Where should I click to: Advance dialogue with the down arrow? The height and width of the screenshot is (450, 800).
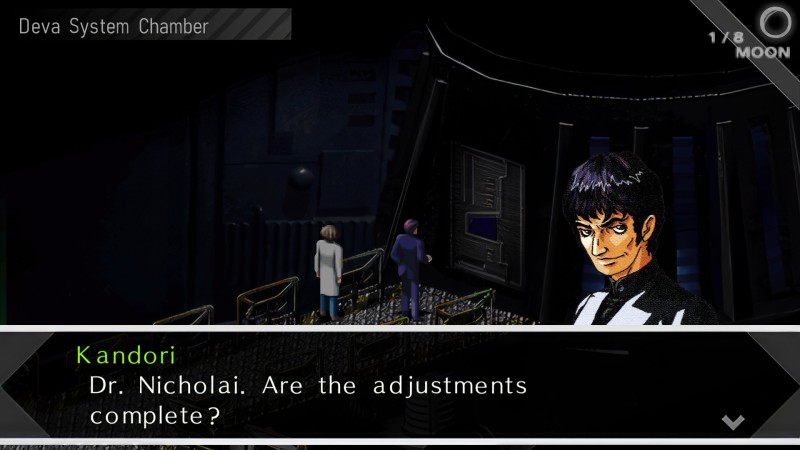click(733, 421)
